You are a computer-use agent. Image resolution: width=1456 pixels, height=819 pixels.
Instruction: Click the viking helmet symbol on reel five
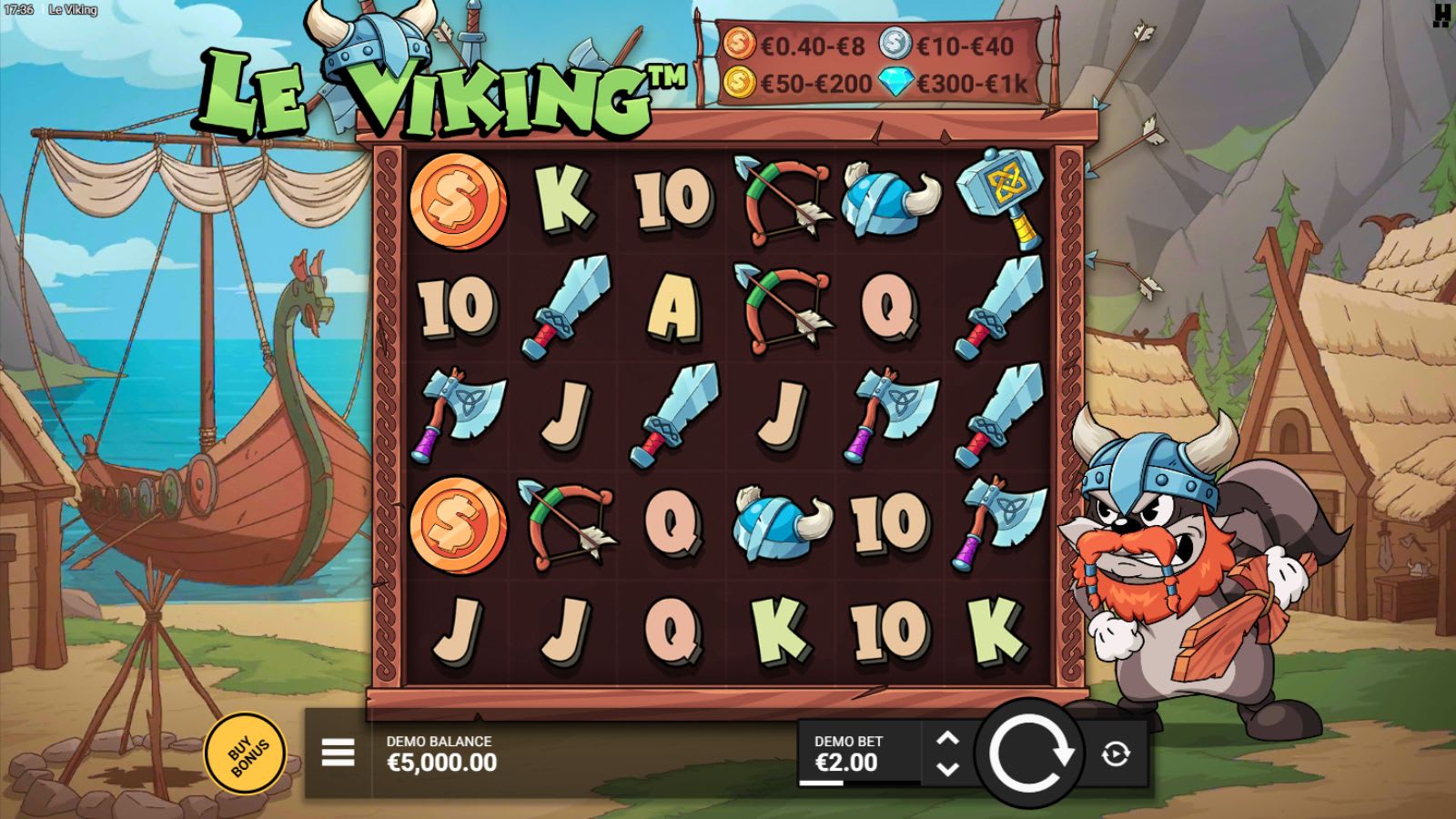pos(883,198)
